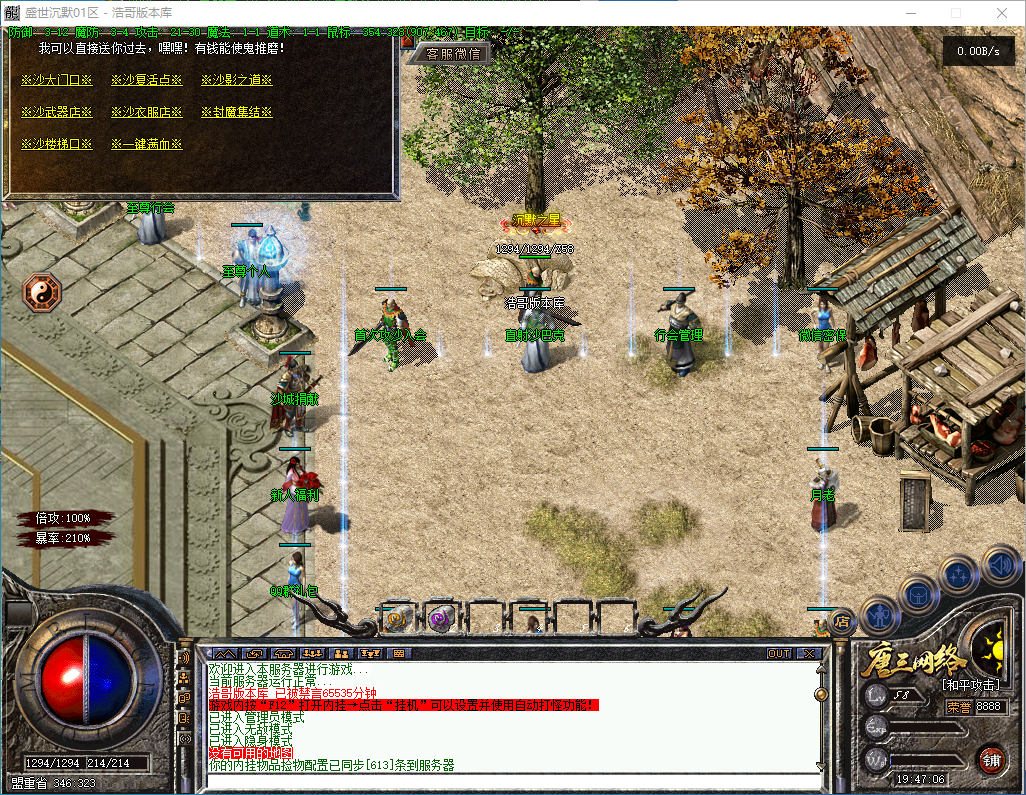Activate the 一键满血 full heal link

coord(146,144)
